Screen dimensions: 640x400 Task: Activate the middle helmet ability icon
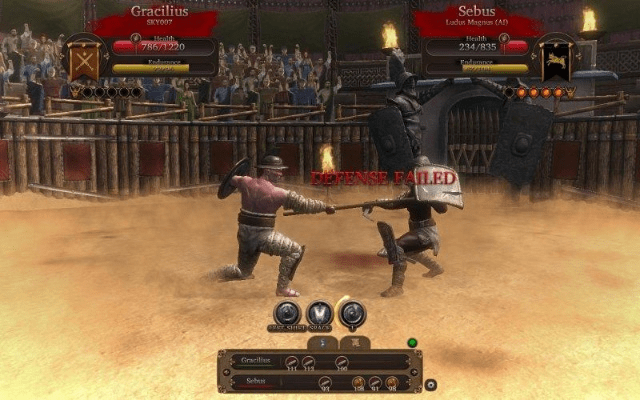tap(319, 313)
